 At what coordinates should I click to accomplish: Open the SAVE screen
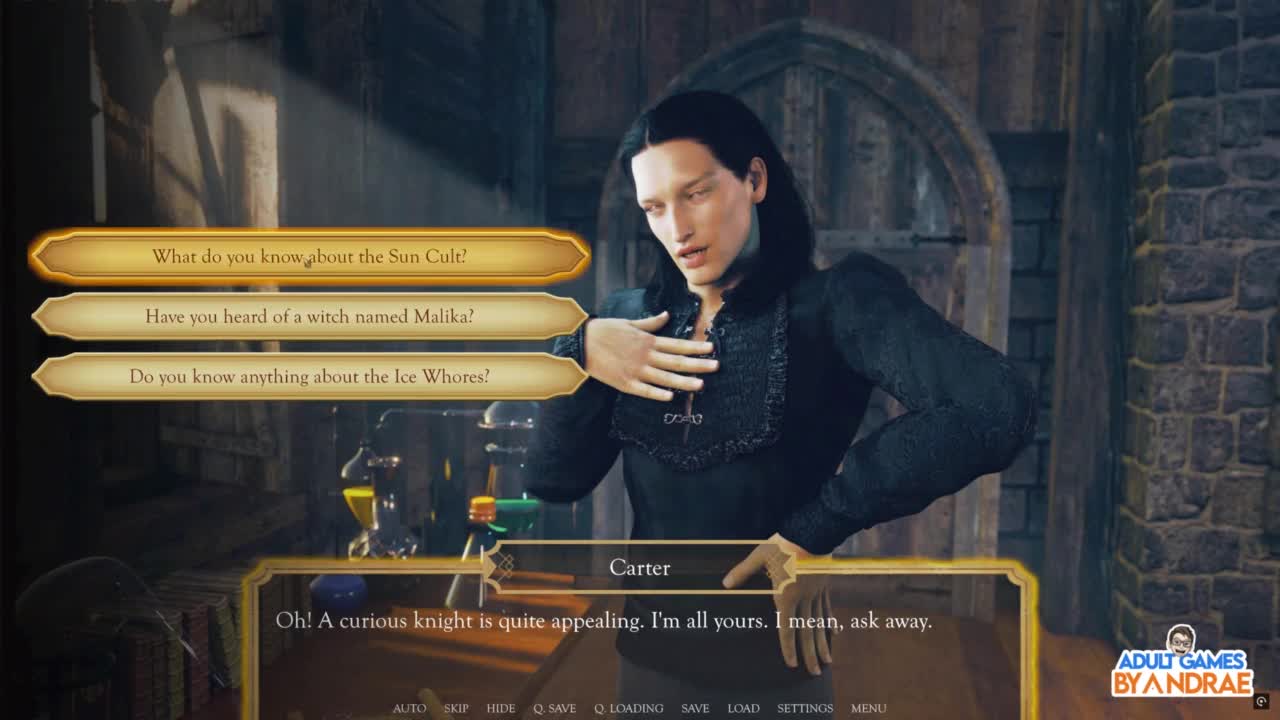[x=695, y=708]
